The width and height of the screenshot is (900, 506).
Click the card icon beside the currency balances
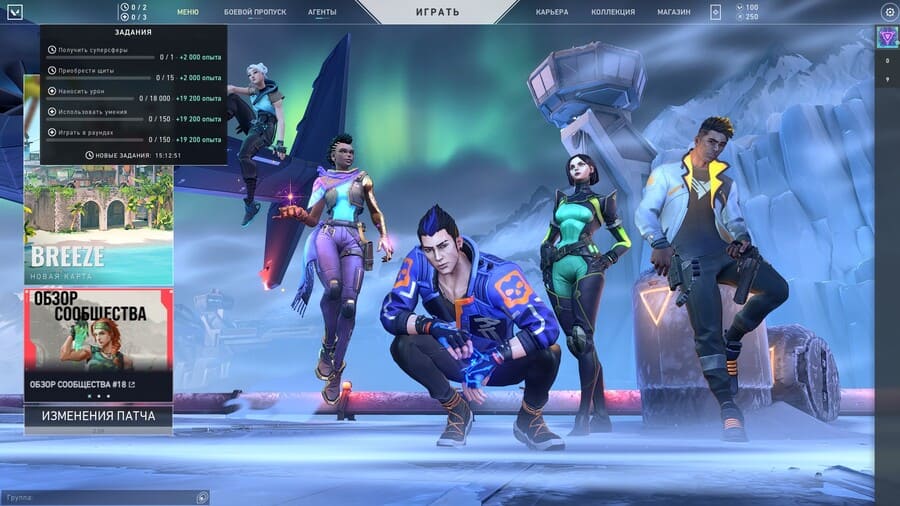[x=716, y=12]
